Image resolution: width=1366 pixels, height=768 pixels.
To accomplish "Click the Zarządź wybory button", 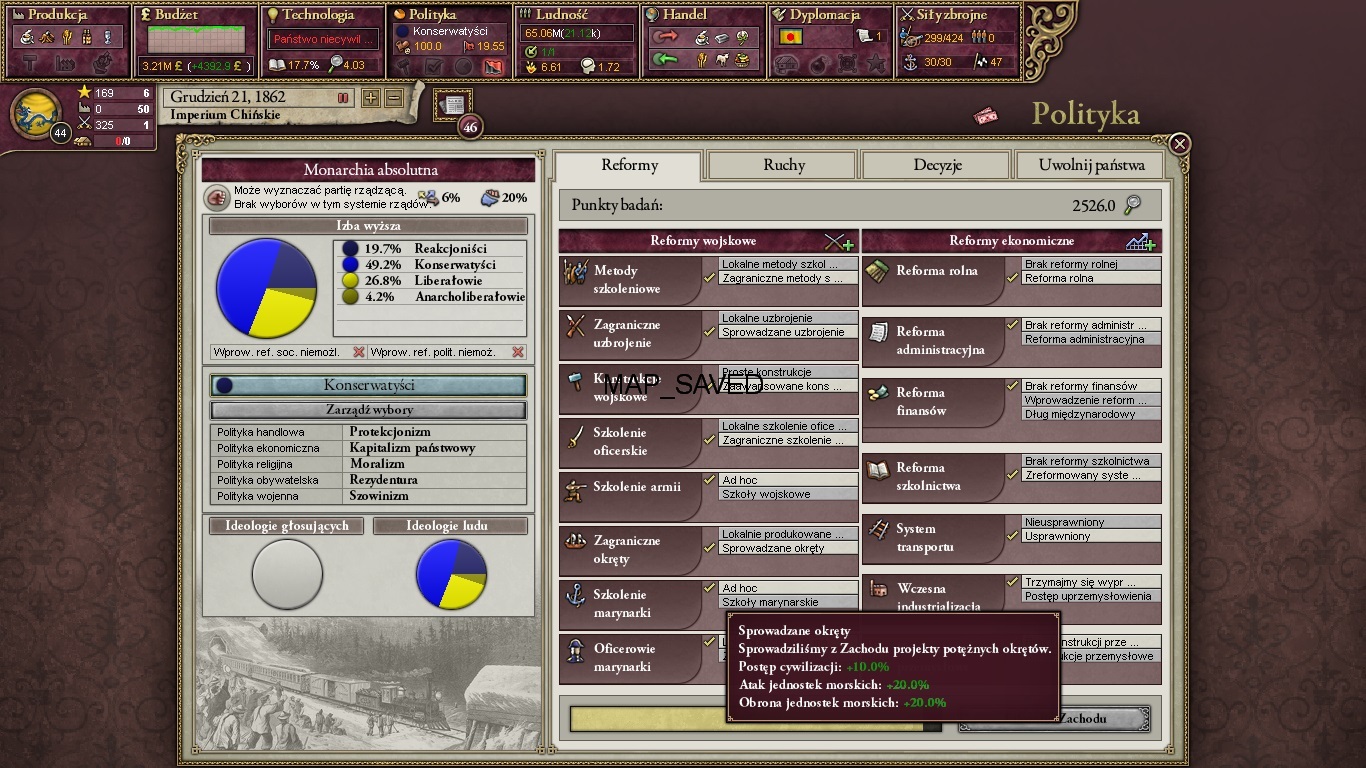I will pyautogui.click(x=368, y=410).
